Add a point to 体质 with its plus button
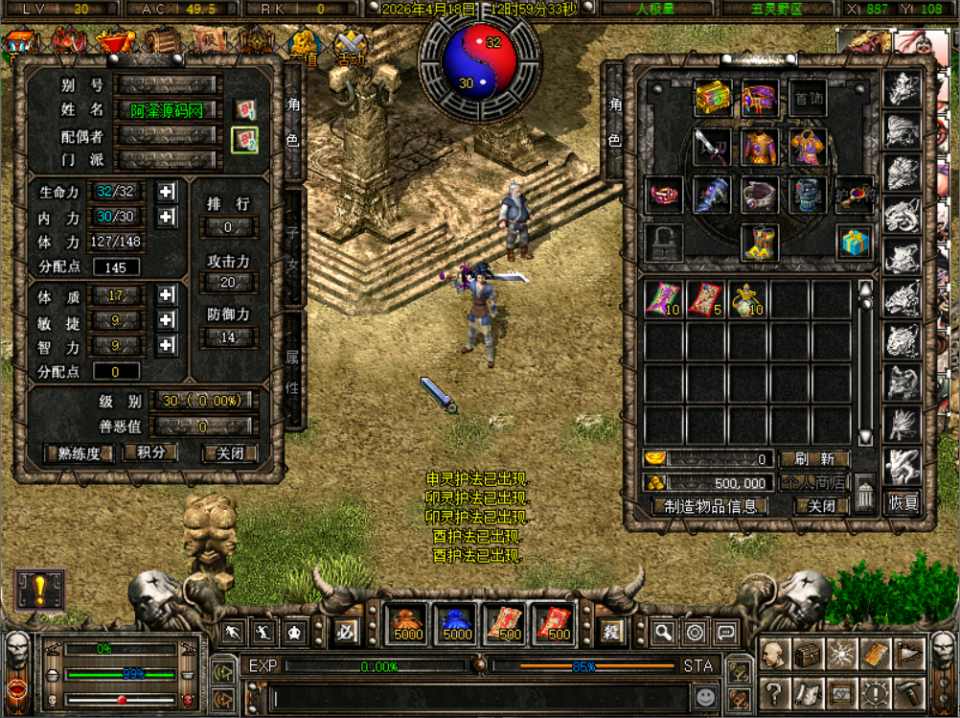The height and width of the screenshot is (718, 960). [167, 296]
